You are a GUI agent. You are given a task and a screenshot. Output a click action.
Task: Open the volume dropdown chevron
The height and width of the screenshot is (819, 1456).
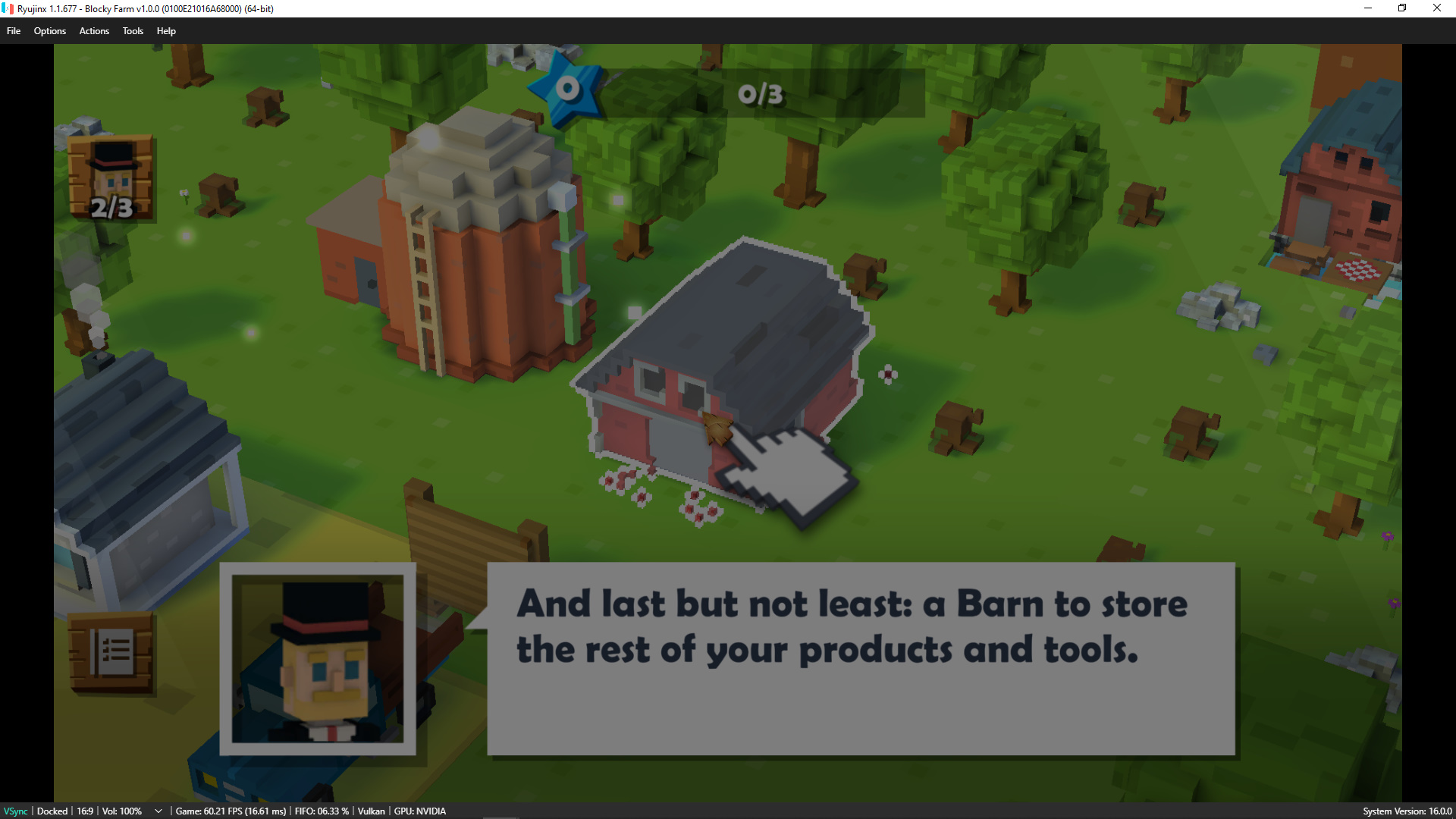(x=158, y=811)
